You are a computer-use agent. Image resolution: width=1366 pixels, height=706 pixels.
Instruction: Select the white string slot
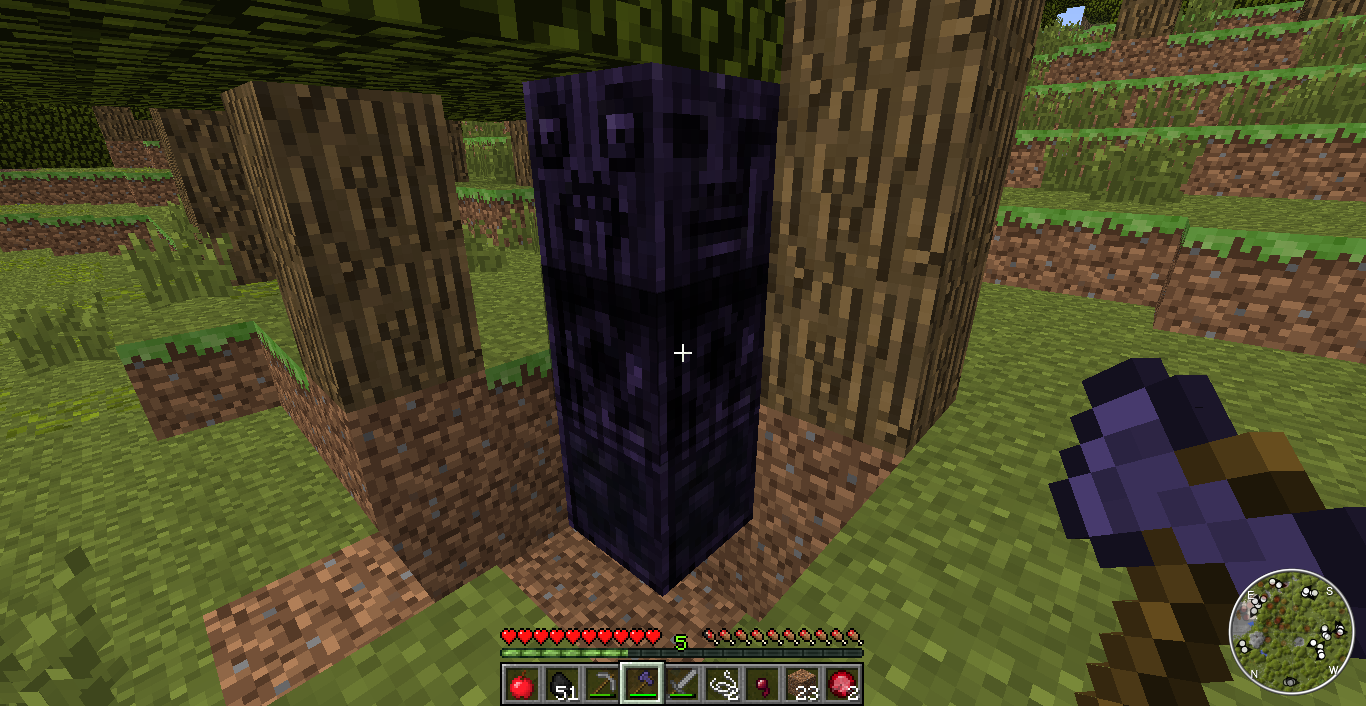coord(722,685)
